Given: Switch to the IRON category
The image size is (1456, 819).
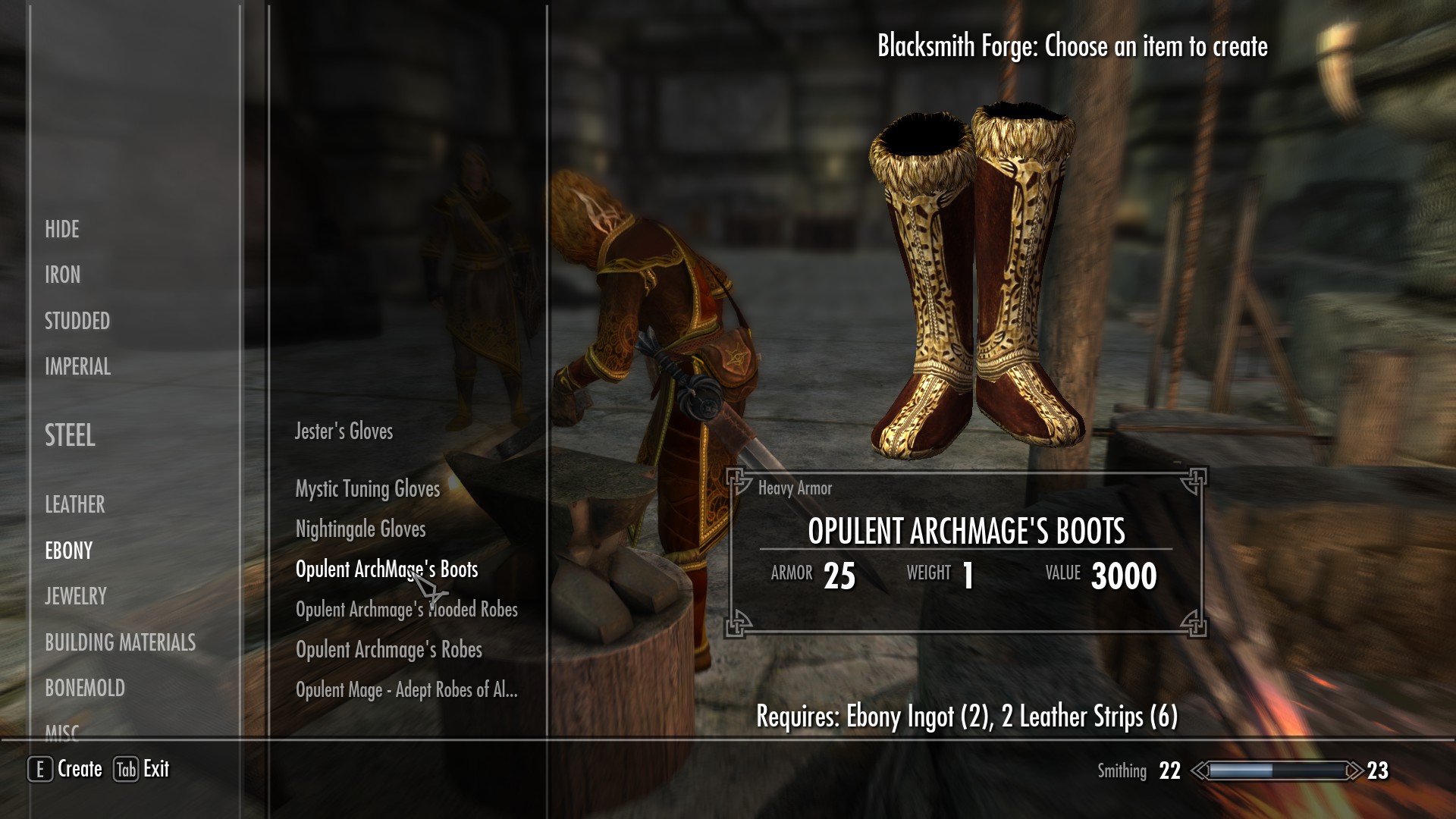Looking at the screenshot, I should [62, 275].
